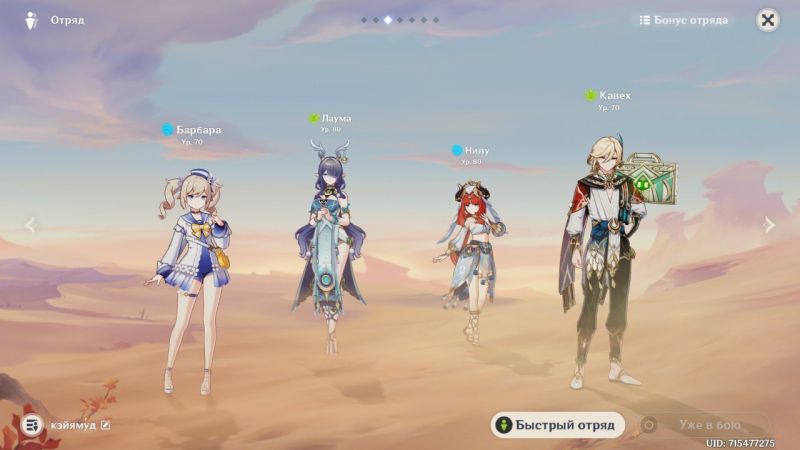Click the Быстрый отряд button
The height and width of the screenshot is (450, 800).
pyautogui.click(x=557, y=425)
